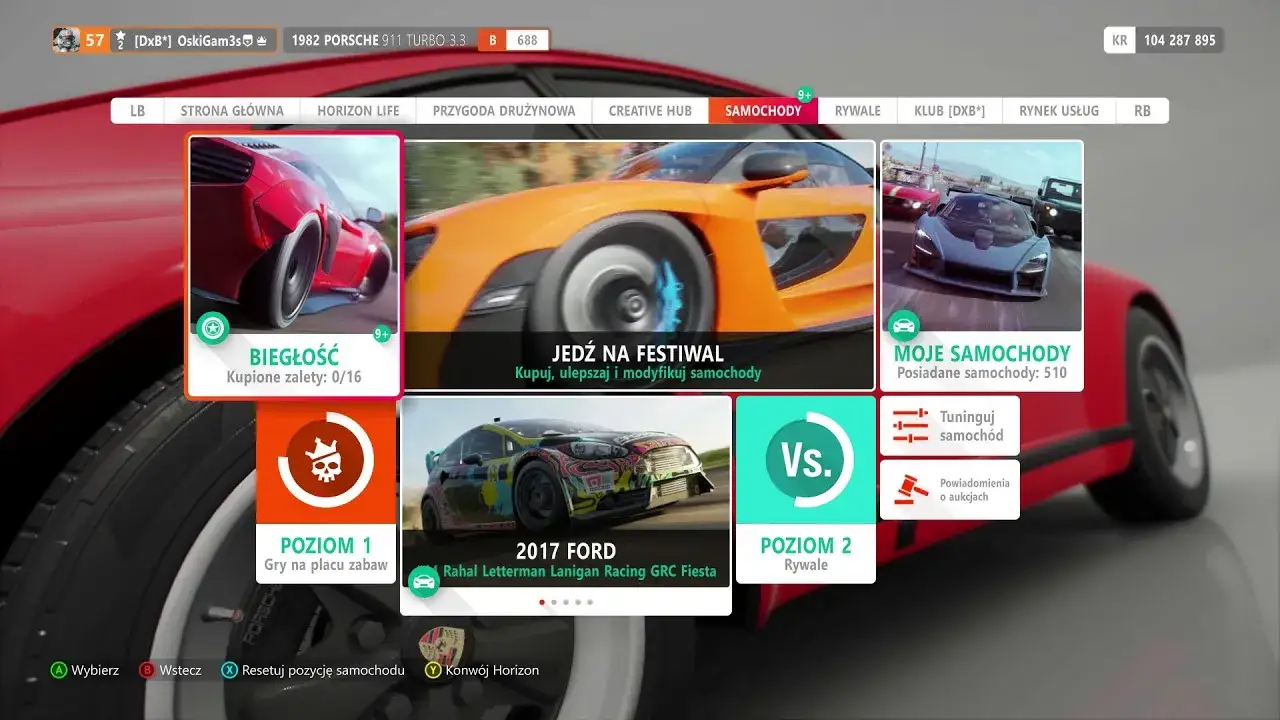This screenshot has width=1280, height=720.
Task: Select the KLUB [DXB*] tab
Action: click(949, 110)
